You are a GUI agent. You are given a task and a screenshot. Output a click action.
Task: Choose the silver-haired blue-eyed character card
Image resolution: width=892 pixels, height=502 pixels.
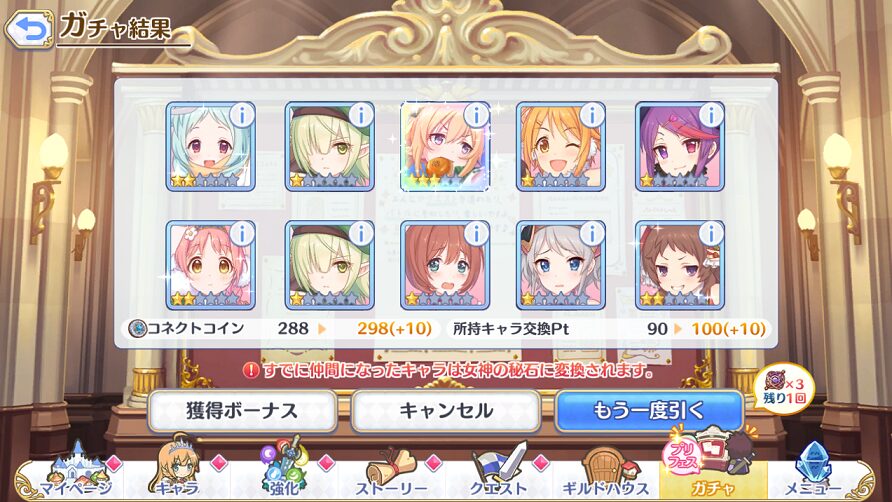[561, 264]
